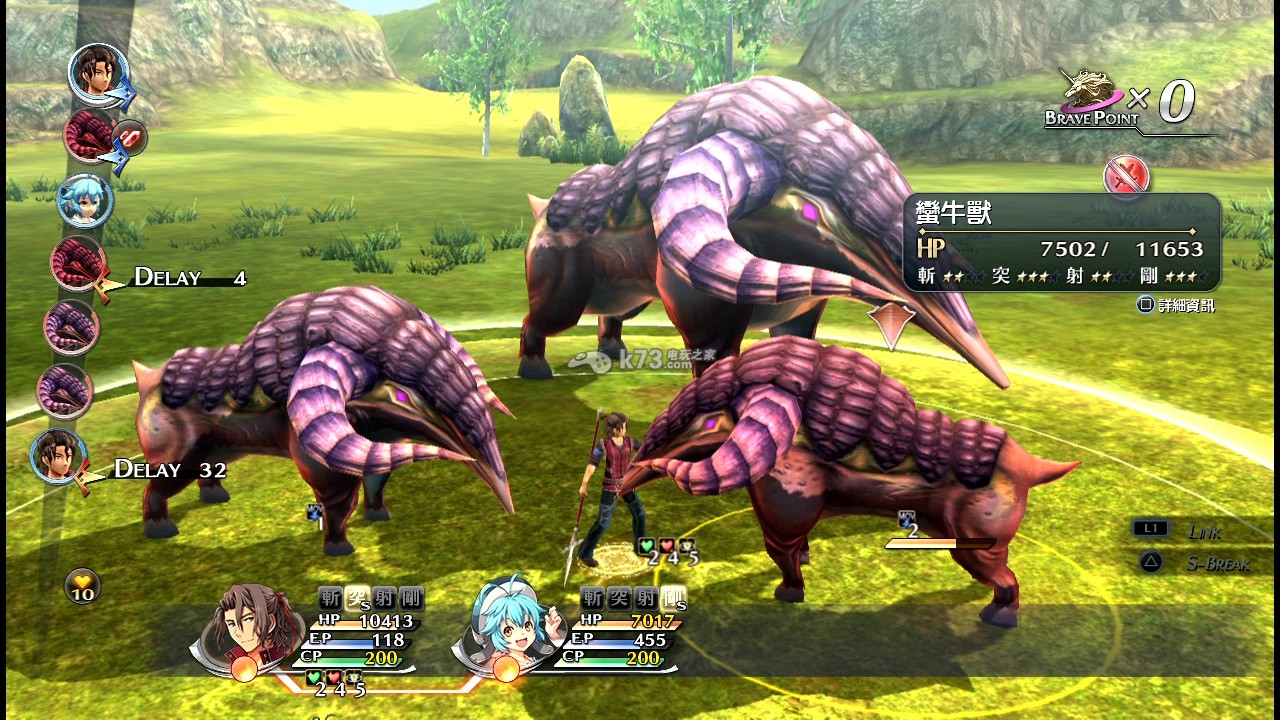Select the currently acting brown-haired man's turn icon
This screenshot has height=720, width=1280.
pyautogui.click(x=98, y=72)
